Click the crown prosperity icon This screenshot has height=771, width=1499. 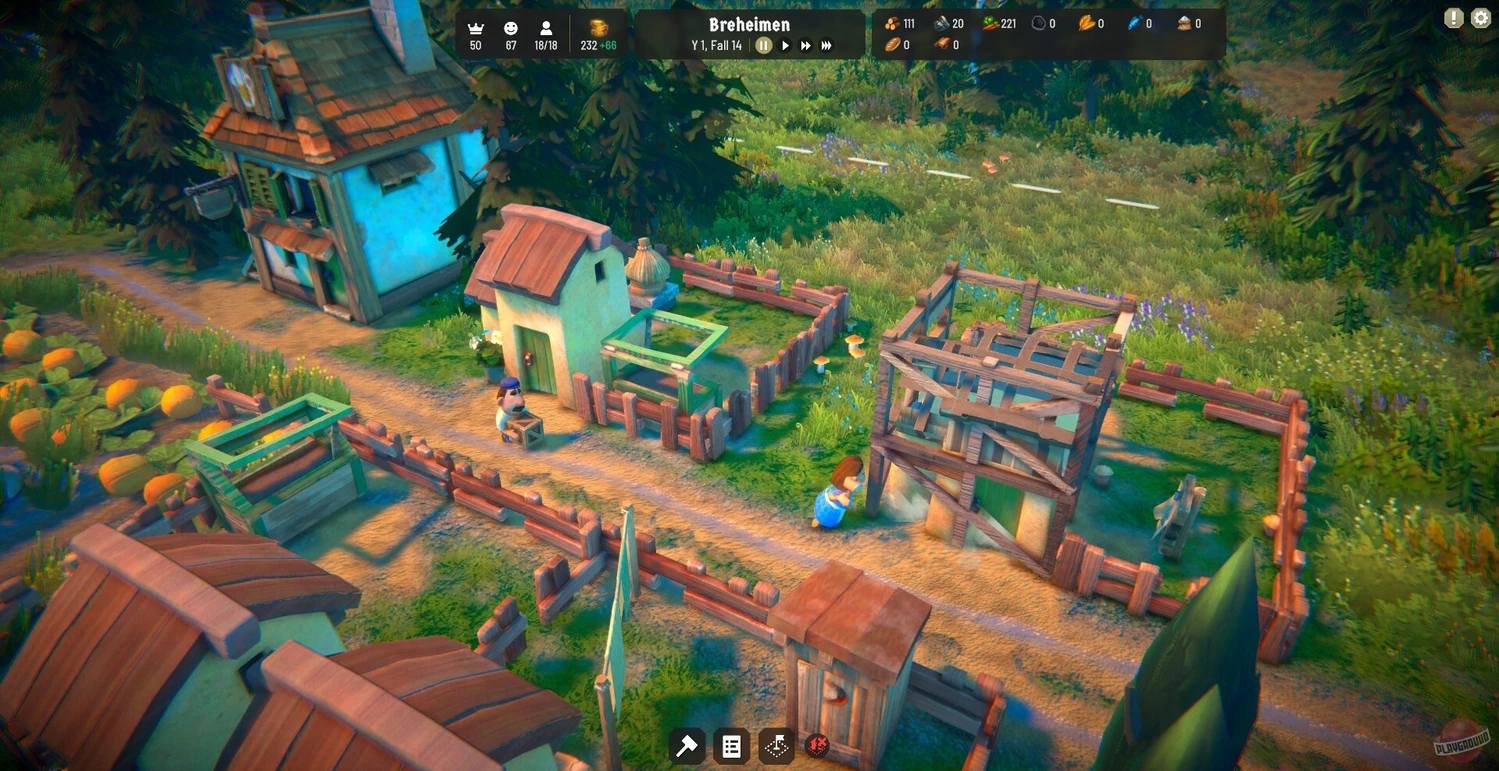[x=475, y=28]
